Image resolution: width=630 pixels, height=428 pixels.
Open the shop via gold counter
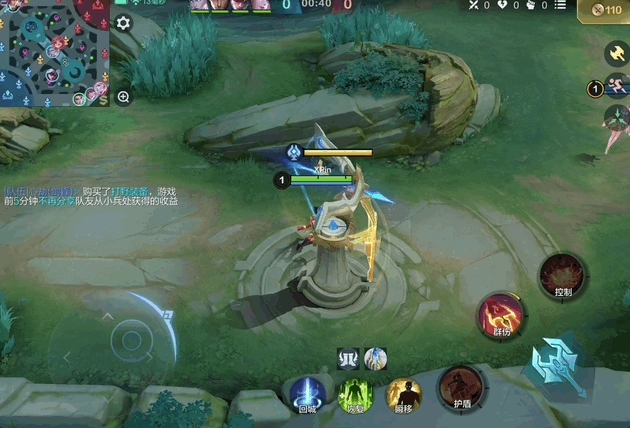tap(606, 9)
